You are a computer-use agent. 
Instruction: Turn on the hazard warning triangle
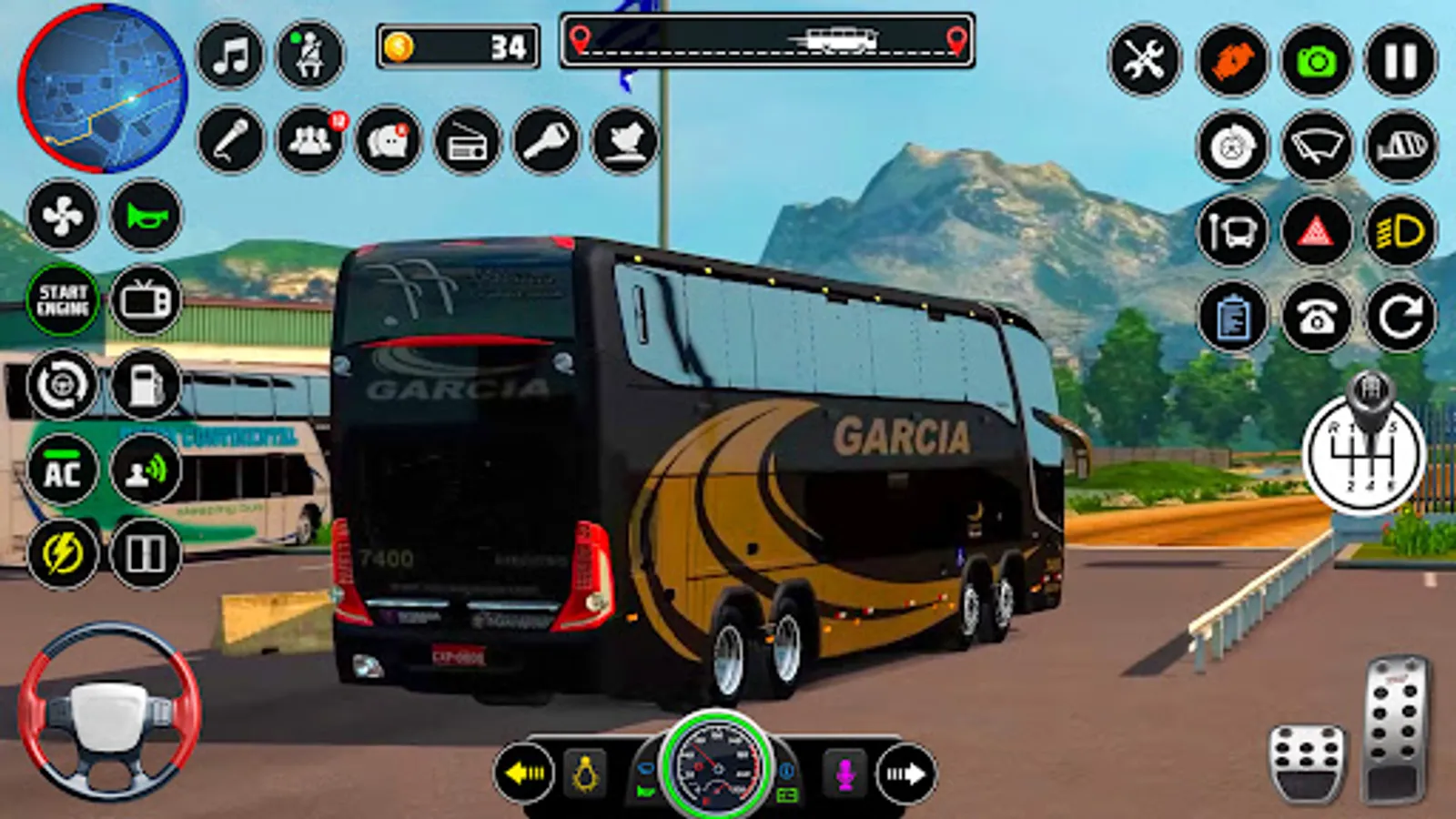coord(1316,232)
